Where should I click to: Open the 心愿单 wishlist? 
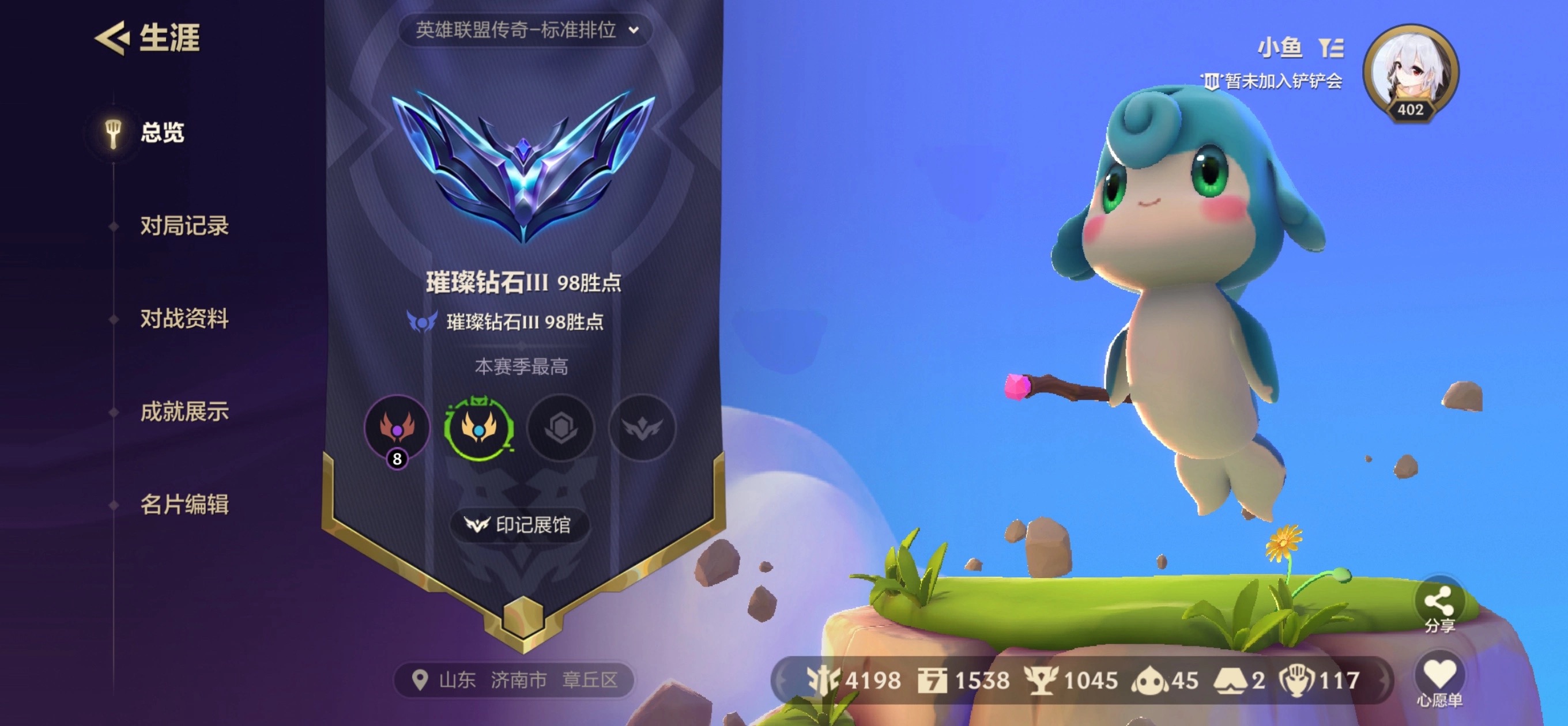click(x=1439, y=680)
